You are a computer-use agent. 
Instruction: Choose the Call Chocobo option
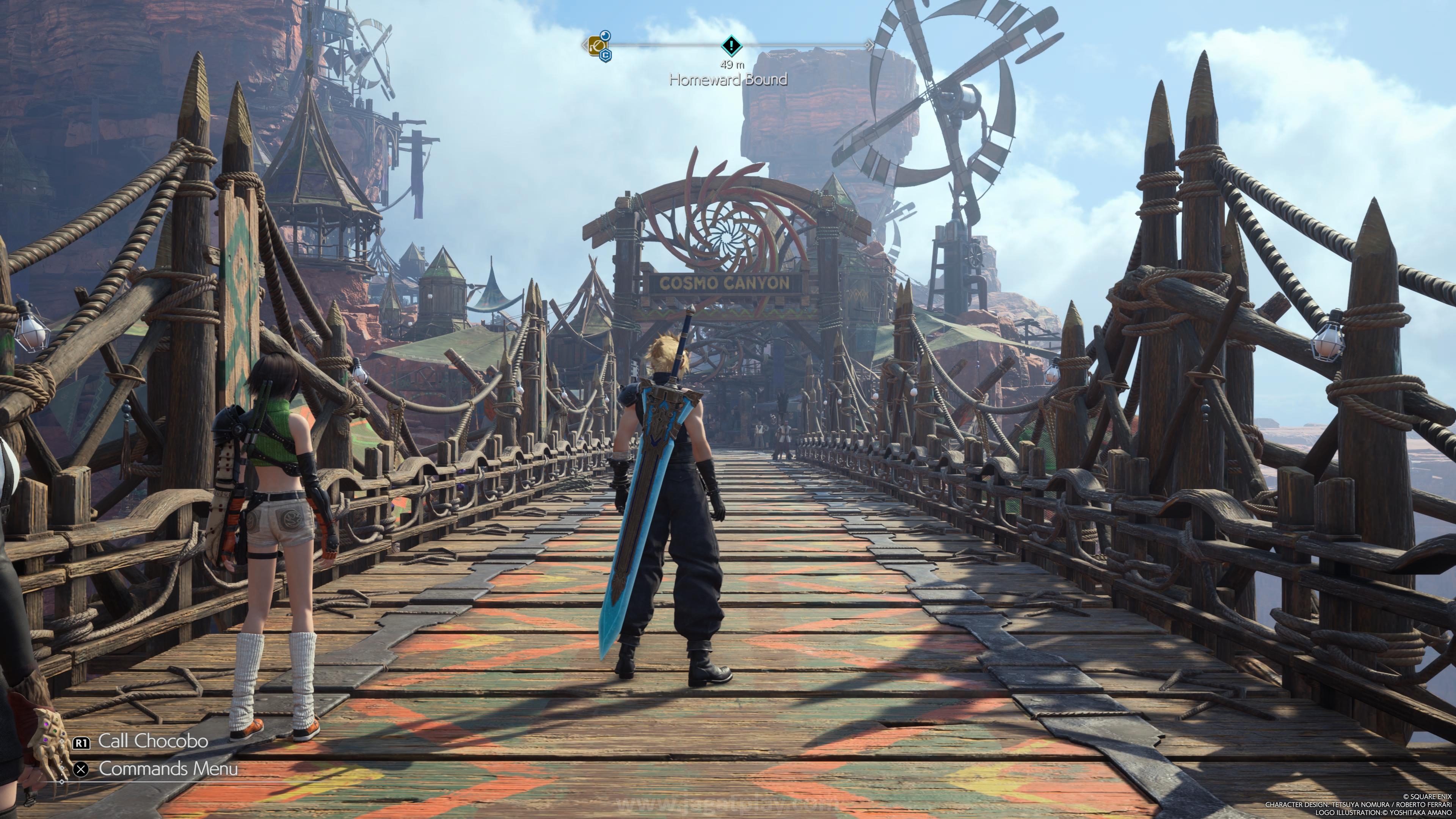click(152, 741)
